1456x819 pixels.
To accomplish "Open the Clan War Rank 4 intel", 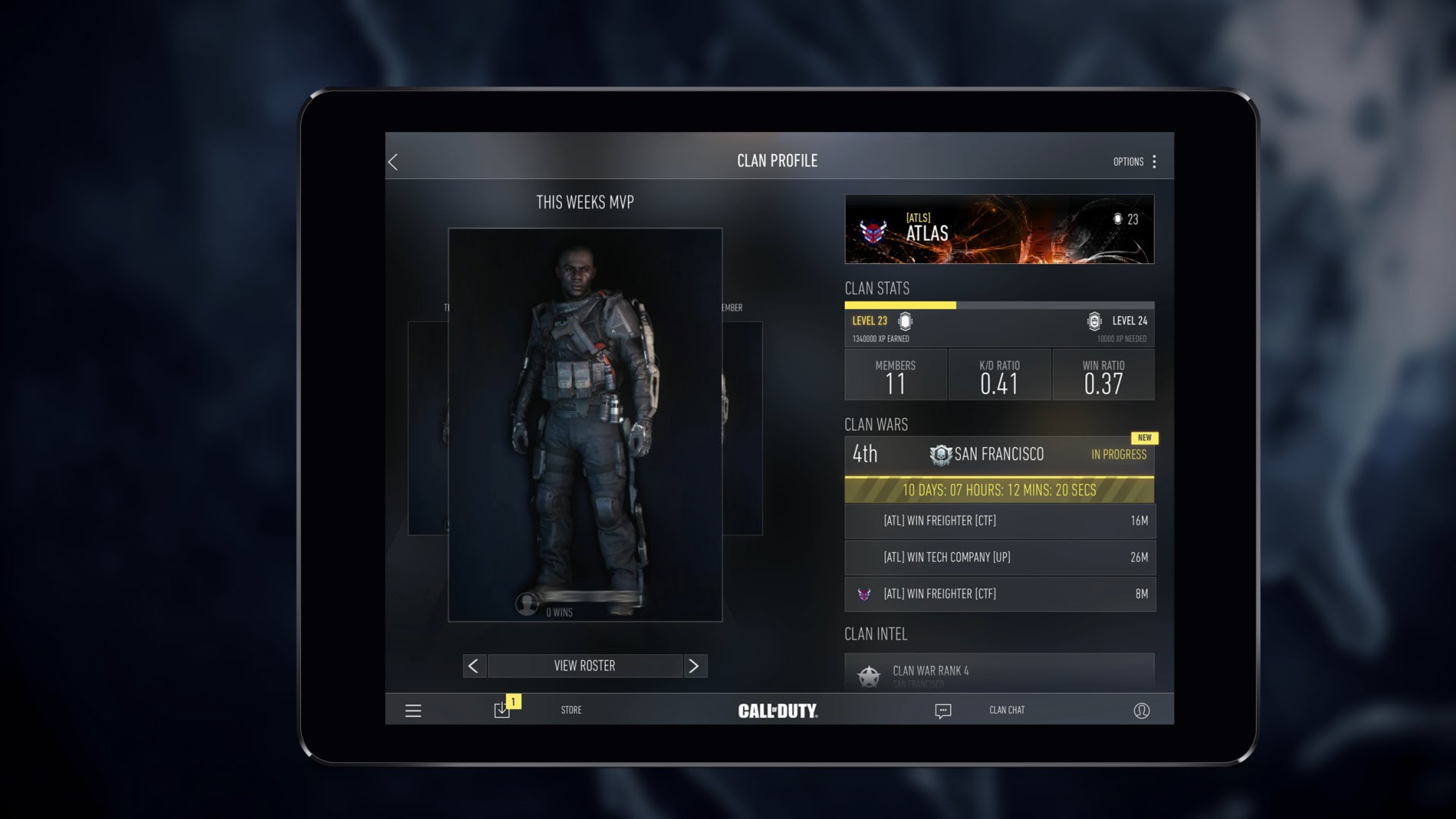I will tap(999, 672).
